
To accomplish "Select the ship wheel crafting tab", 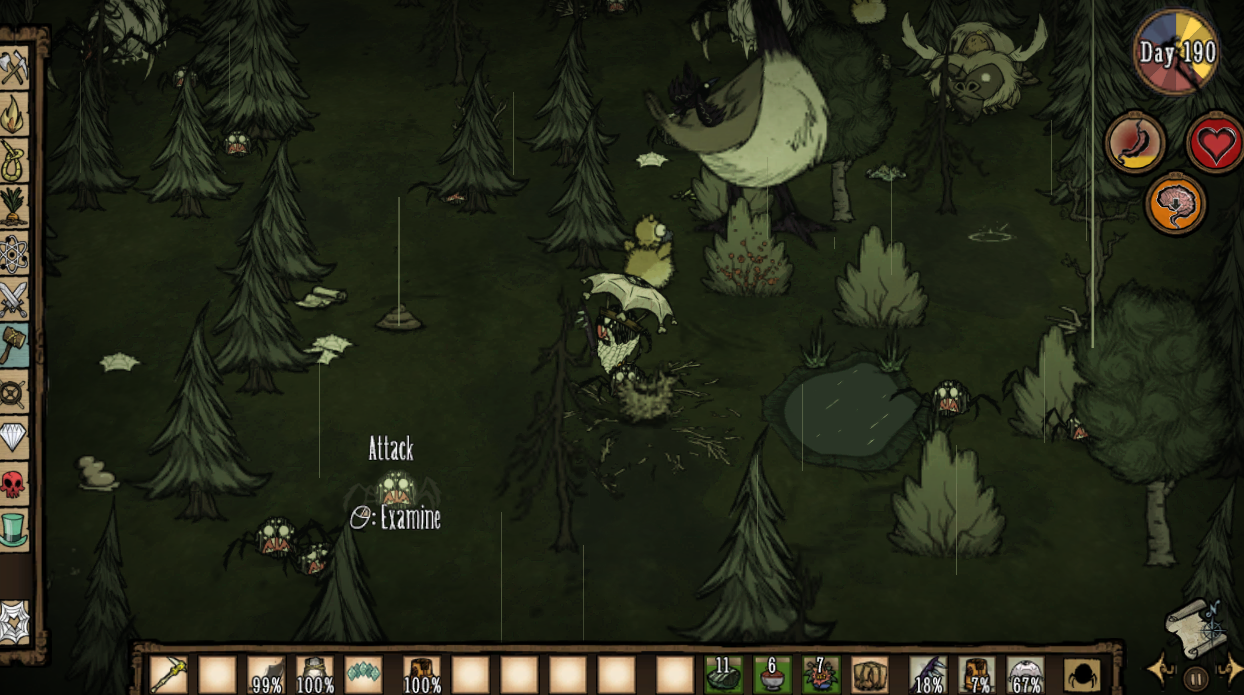I will (x=14, y=392).
